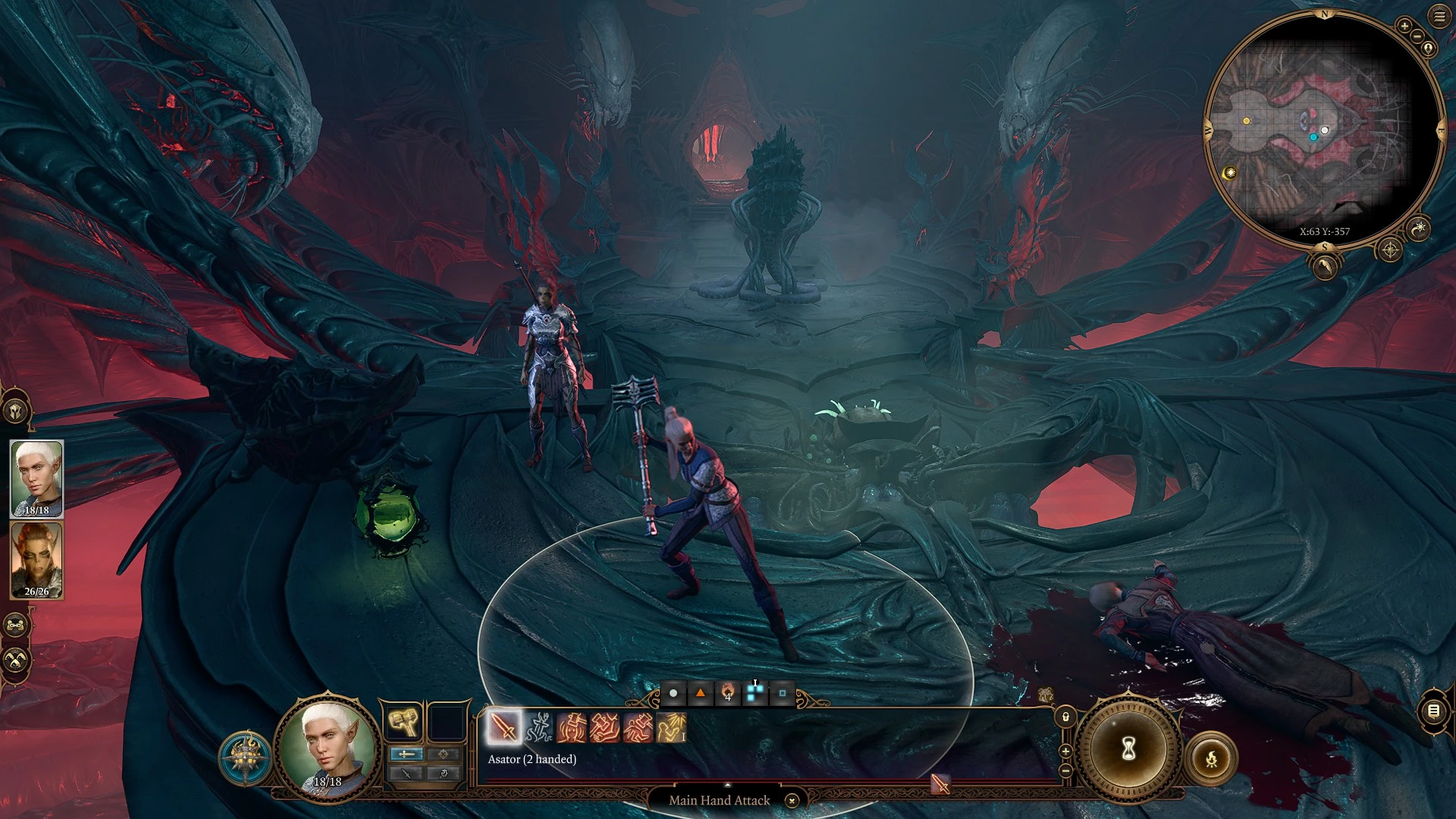1456x819 pixels.
Task: Open the campfire rest button
Action: (1211, 758)
